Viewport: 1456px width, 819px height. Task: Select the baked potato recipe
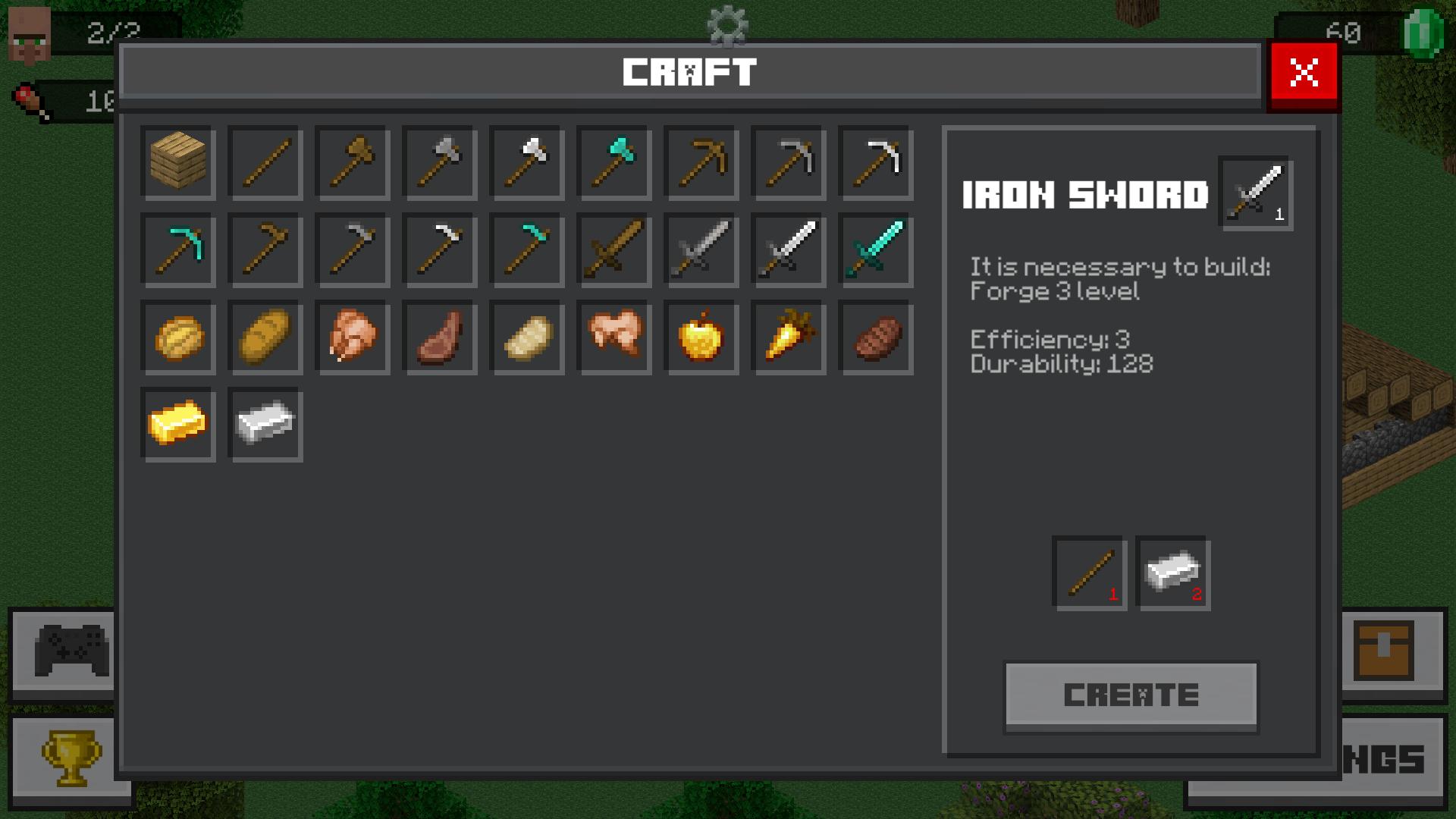pyautogui.click(x=527, y=337)
